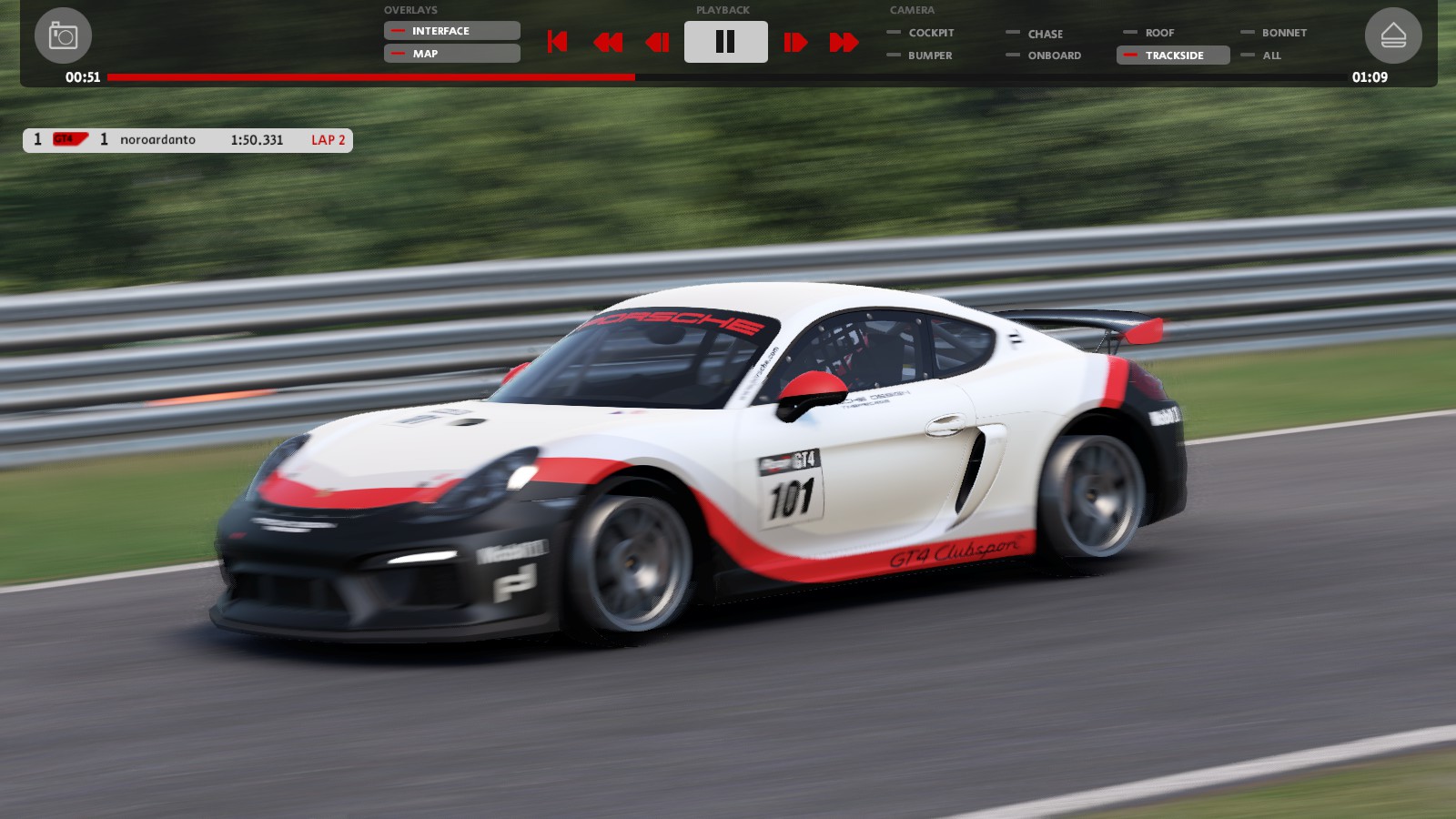Toggle the Interface overlay

pyautogui.click(x=451, y=31)
